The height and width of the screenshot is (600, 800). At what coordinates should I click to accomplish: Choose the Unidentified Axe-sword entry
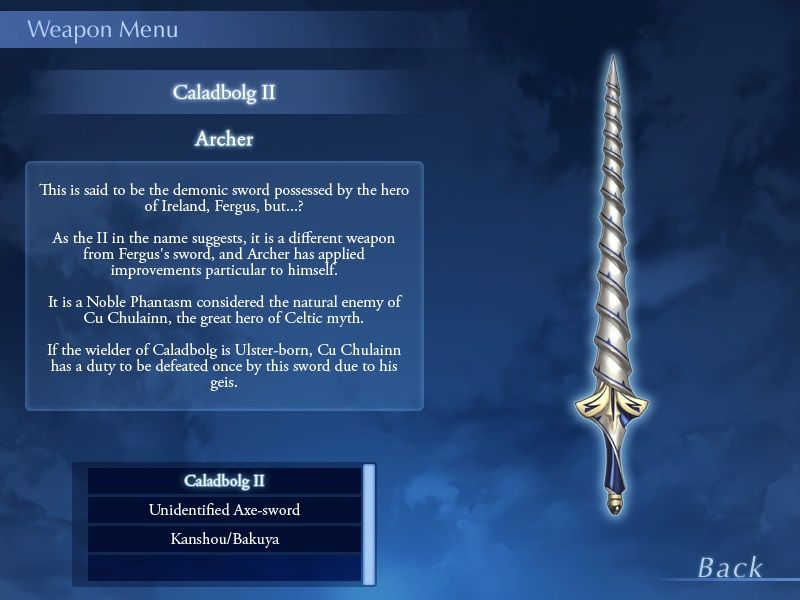[224, 510]
